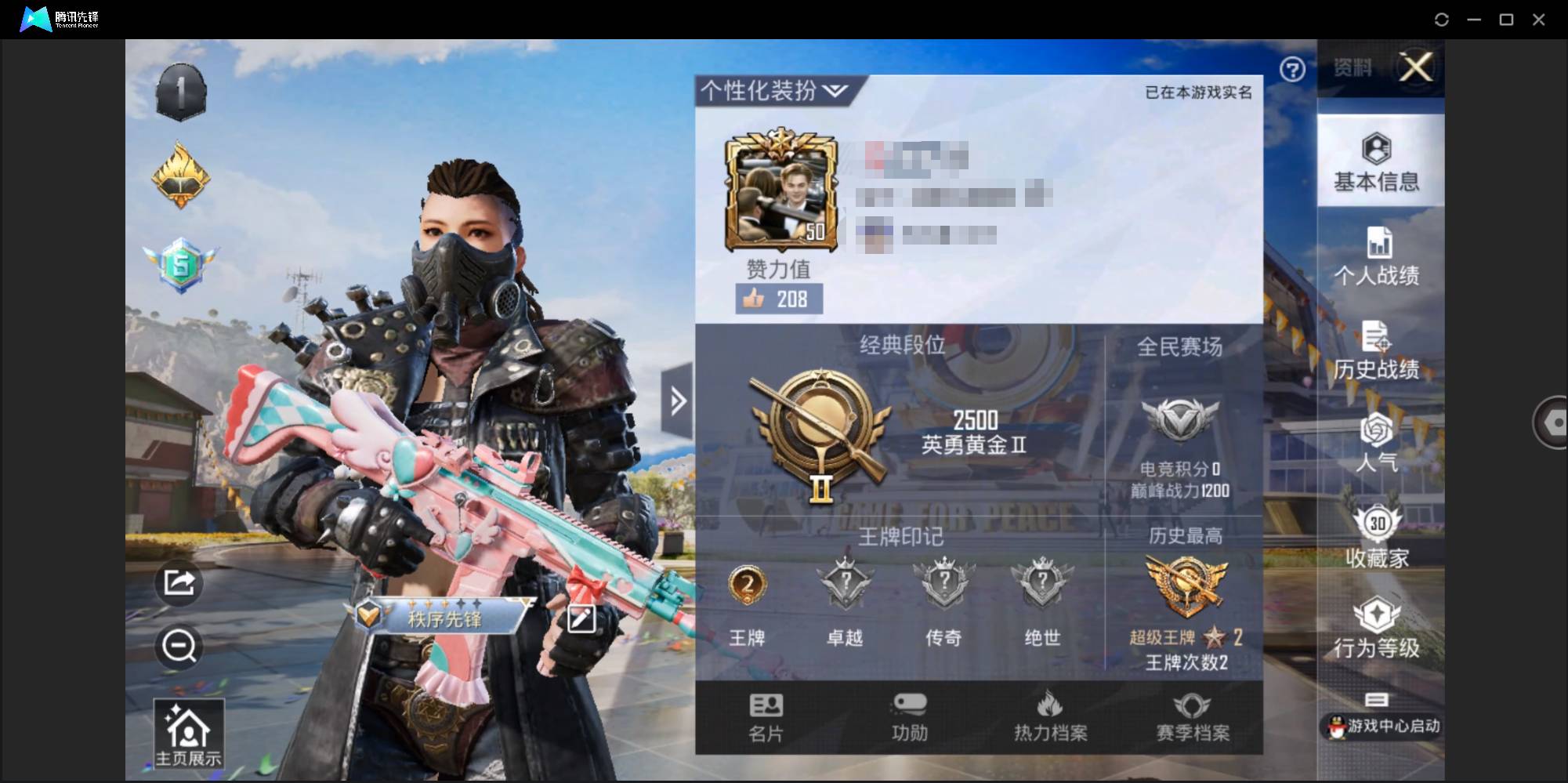Edit the 秩序先锋 title with the pencil icon
The width and height of the screenshot is (1568, 783).
[x=580, y=618]
